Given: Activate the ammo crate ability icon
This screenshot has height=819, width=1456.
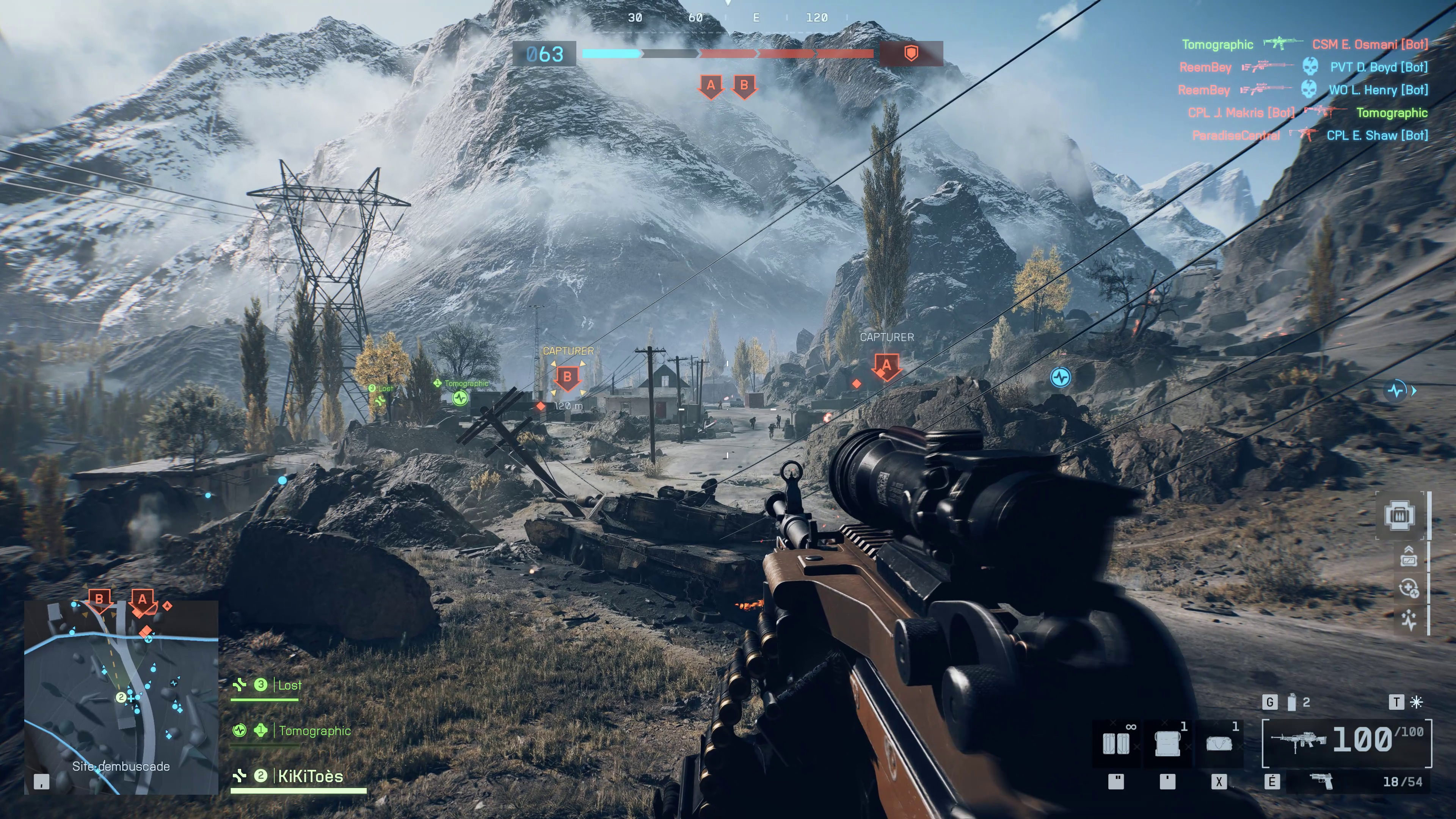Looking at the screenshot, I should pos(1400,516).
